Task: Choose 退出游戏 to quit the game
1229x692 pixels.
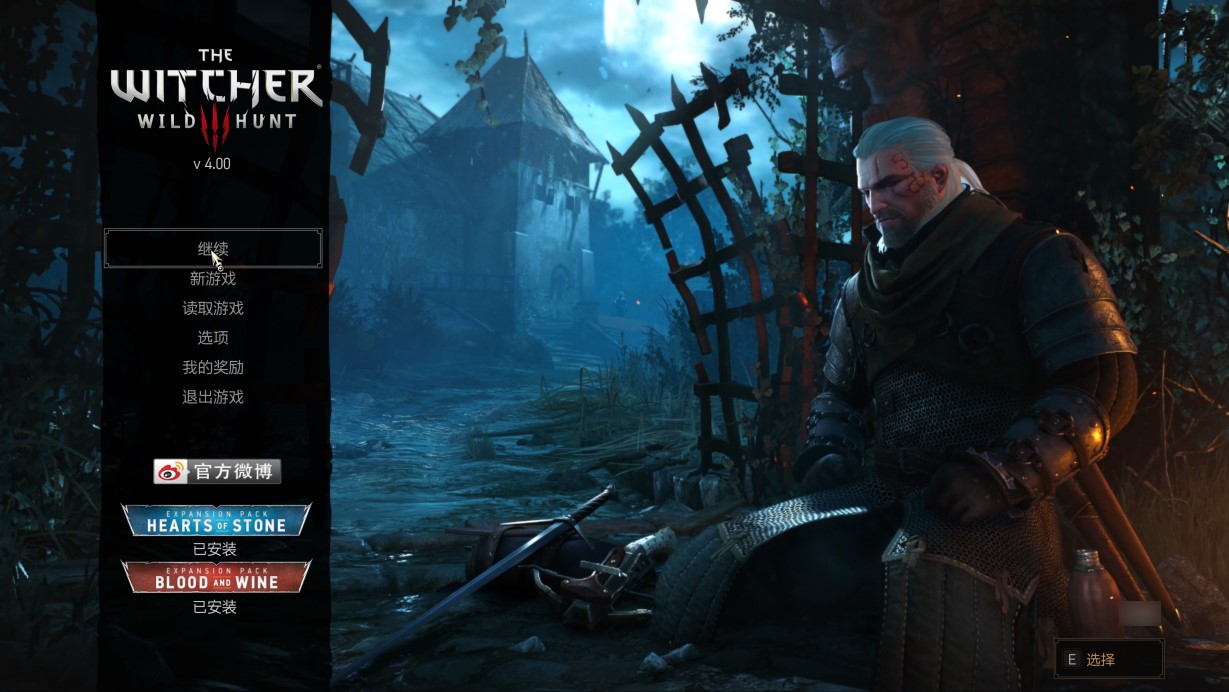Action: (213, 397)
